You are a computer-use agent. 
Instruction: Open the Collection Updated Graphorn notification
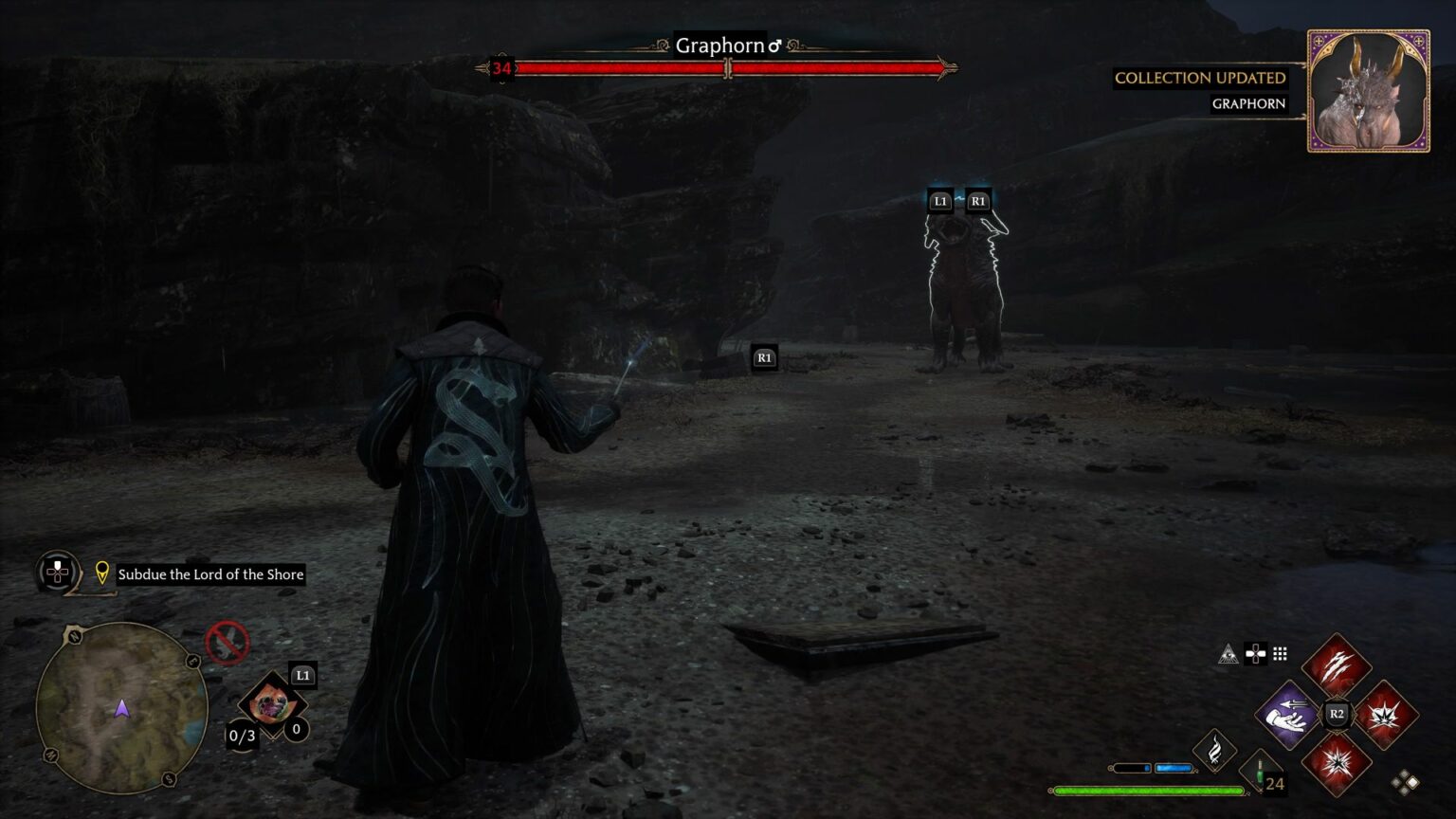click(1200, 90)
